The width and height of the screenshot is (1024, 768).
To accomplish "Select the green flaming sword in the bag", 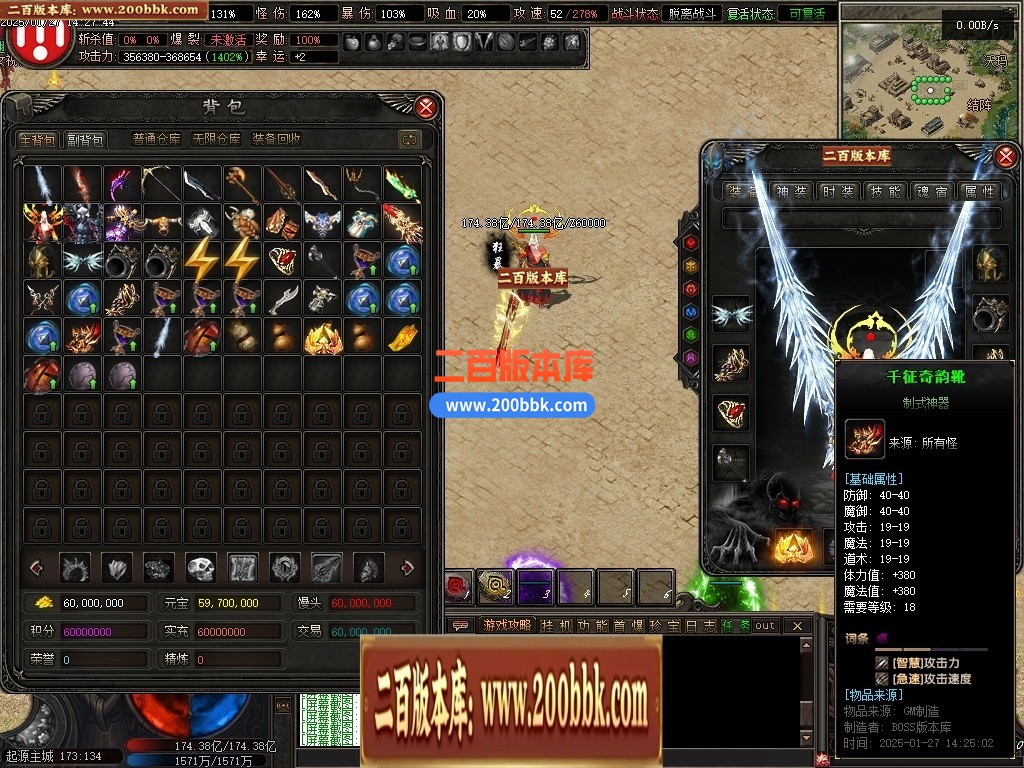I will point(402,184).
